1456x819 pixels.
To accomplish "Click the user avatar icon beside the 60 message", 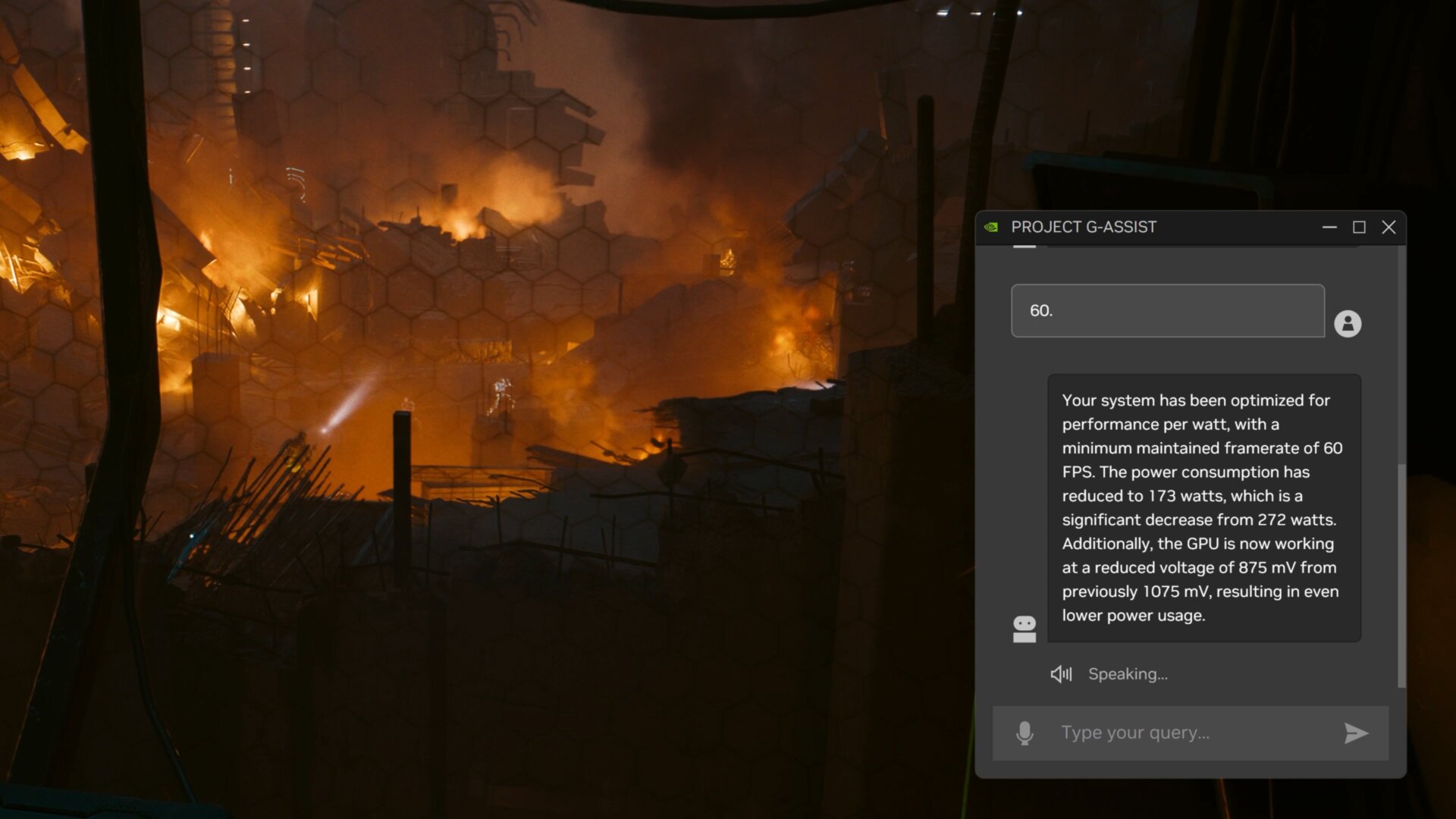I will coord(1348,324).
